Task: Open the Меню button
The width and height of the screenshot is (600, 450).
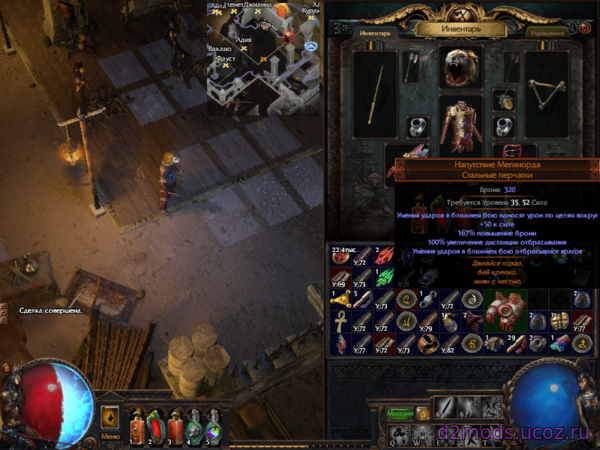Action: coord(110,437)
